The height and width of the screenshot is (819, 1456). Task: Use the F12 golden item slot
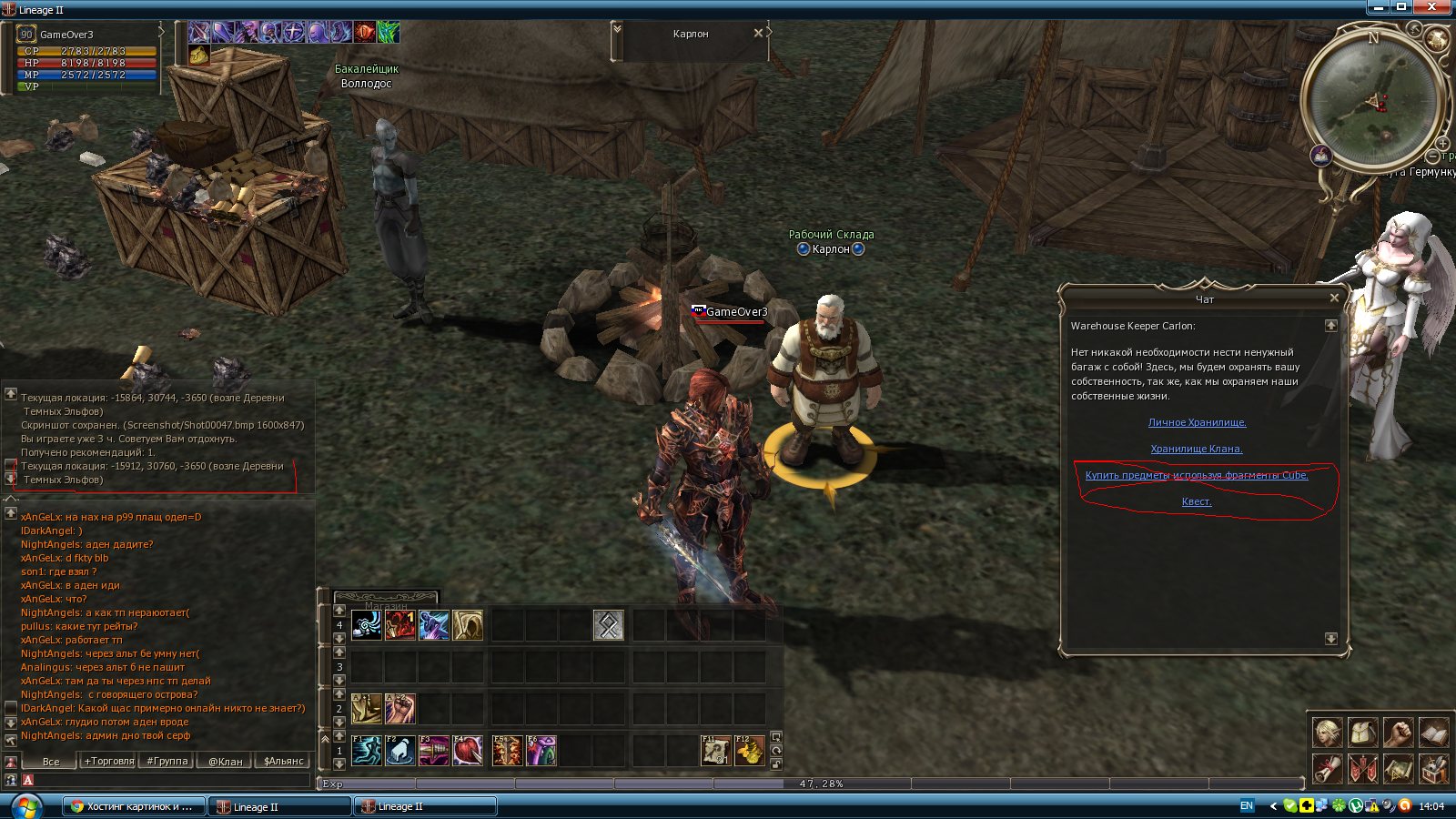(x=750, y=751)
